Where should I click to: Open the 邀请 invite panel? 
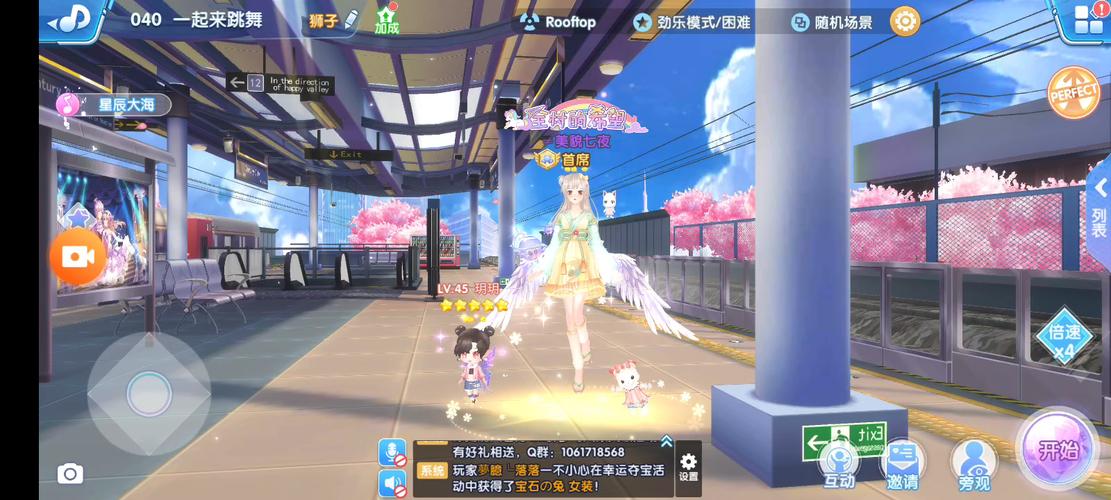click(x=902, y=464)
